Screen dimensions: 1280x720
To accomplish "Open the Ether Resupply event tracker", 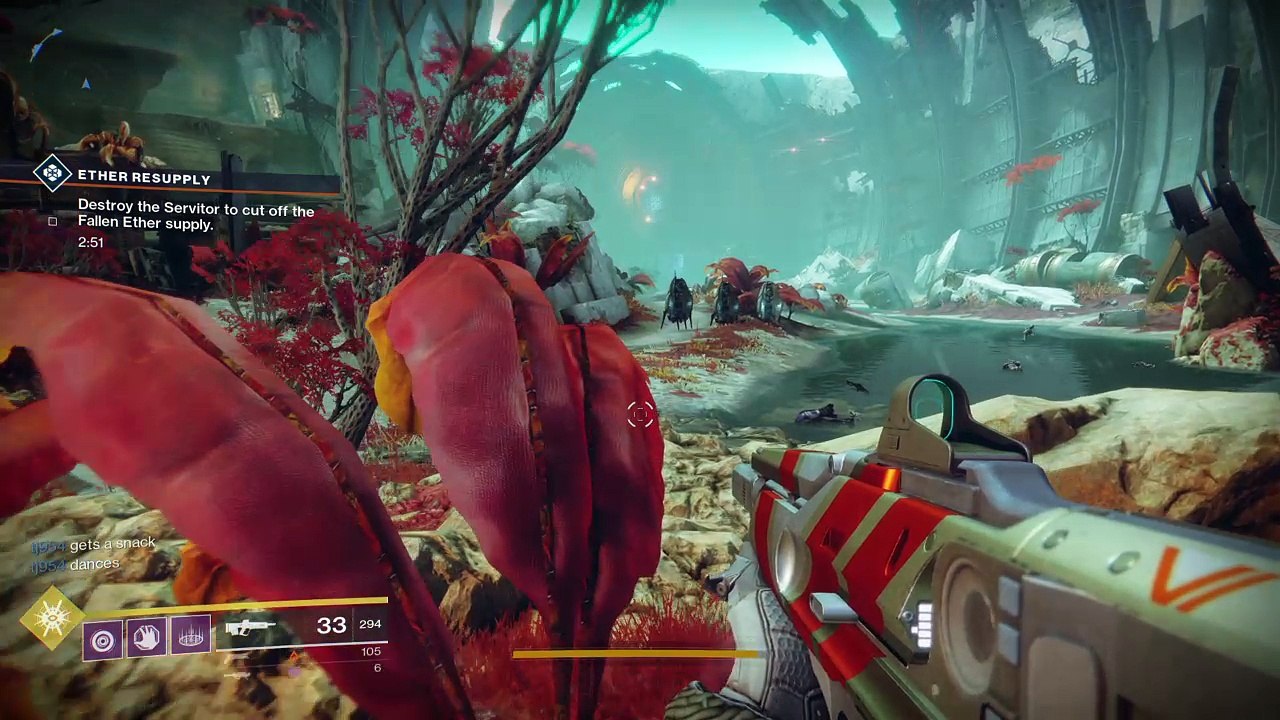I will 144,178.
